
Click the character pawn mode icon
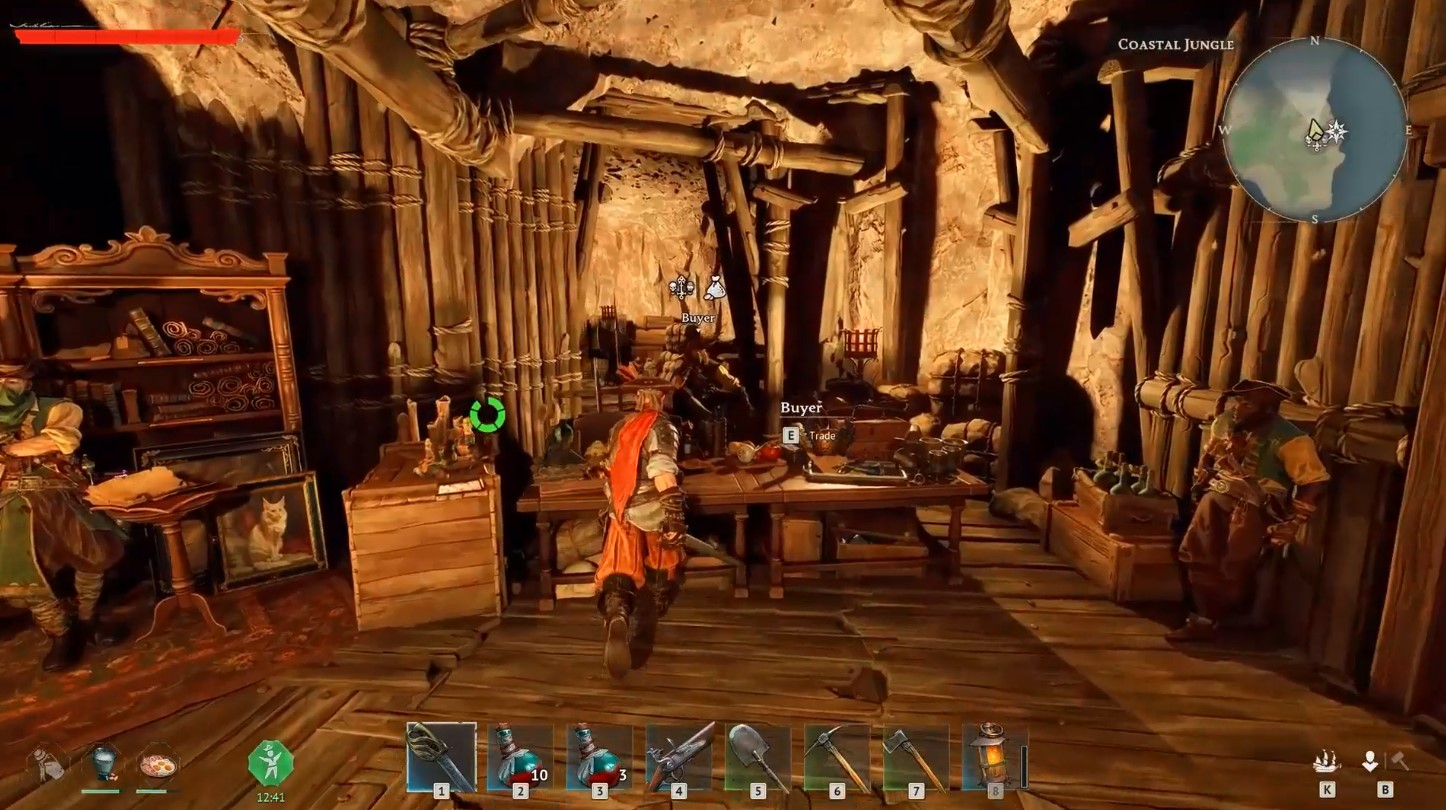click(x=1370, y=762)
